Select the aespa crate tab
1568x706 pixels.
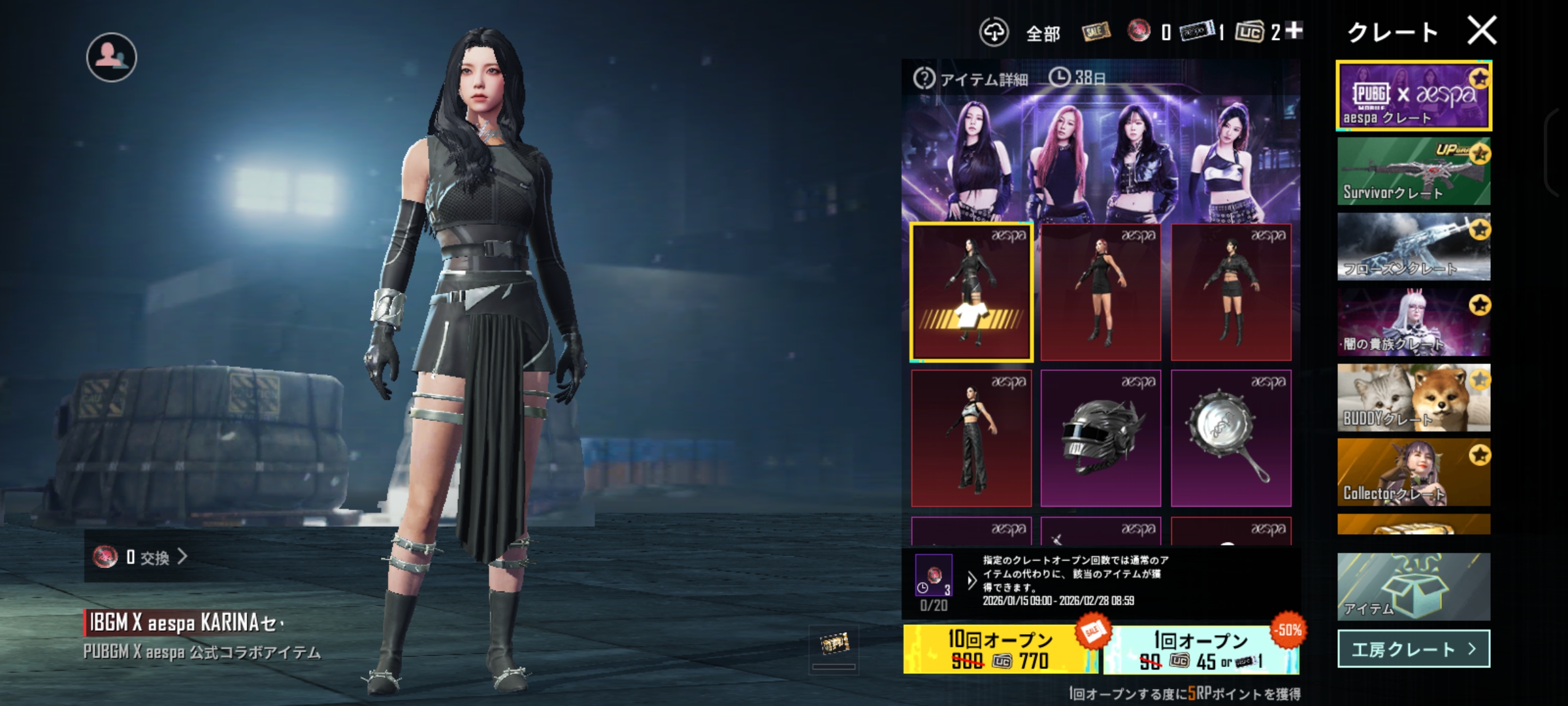click(1414, 96)
